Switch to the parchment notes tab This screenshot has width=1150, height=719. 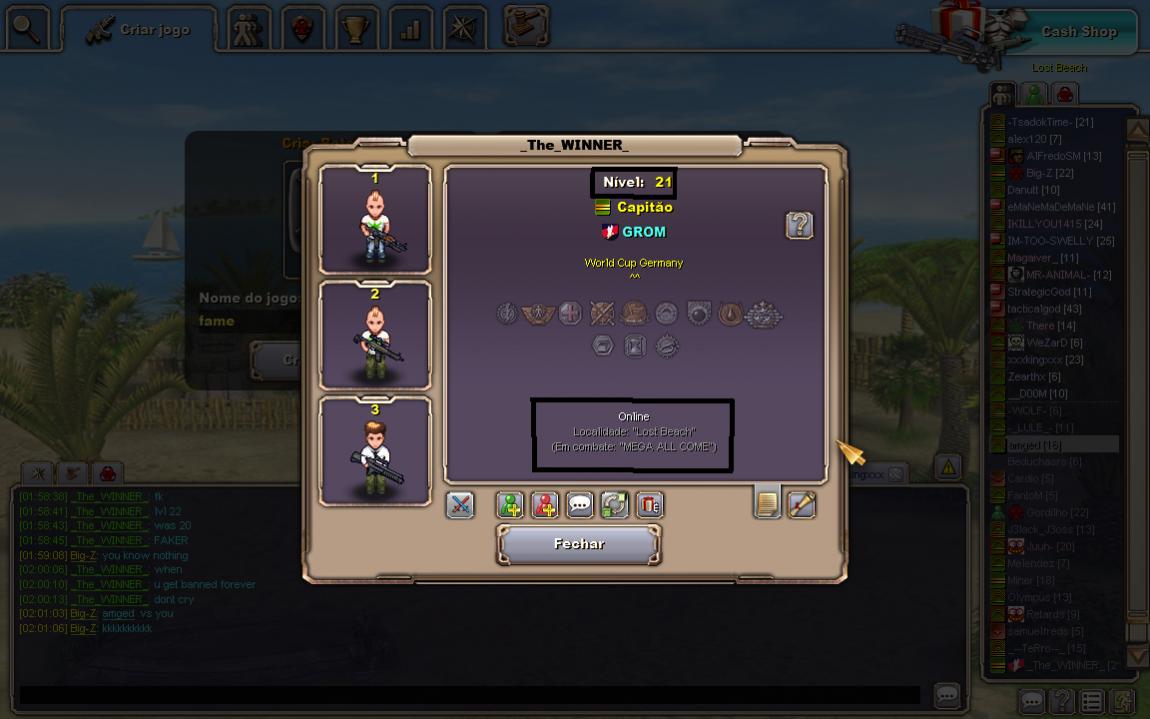pyautogui.click(x=767, y=503)
